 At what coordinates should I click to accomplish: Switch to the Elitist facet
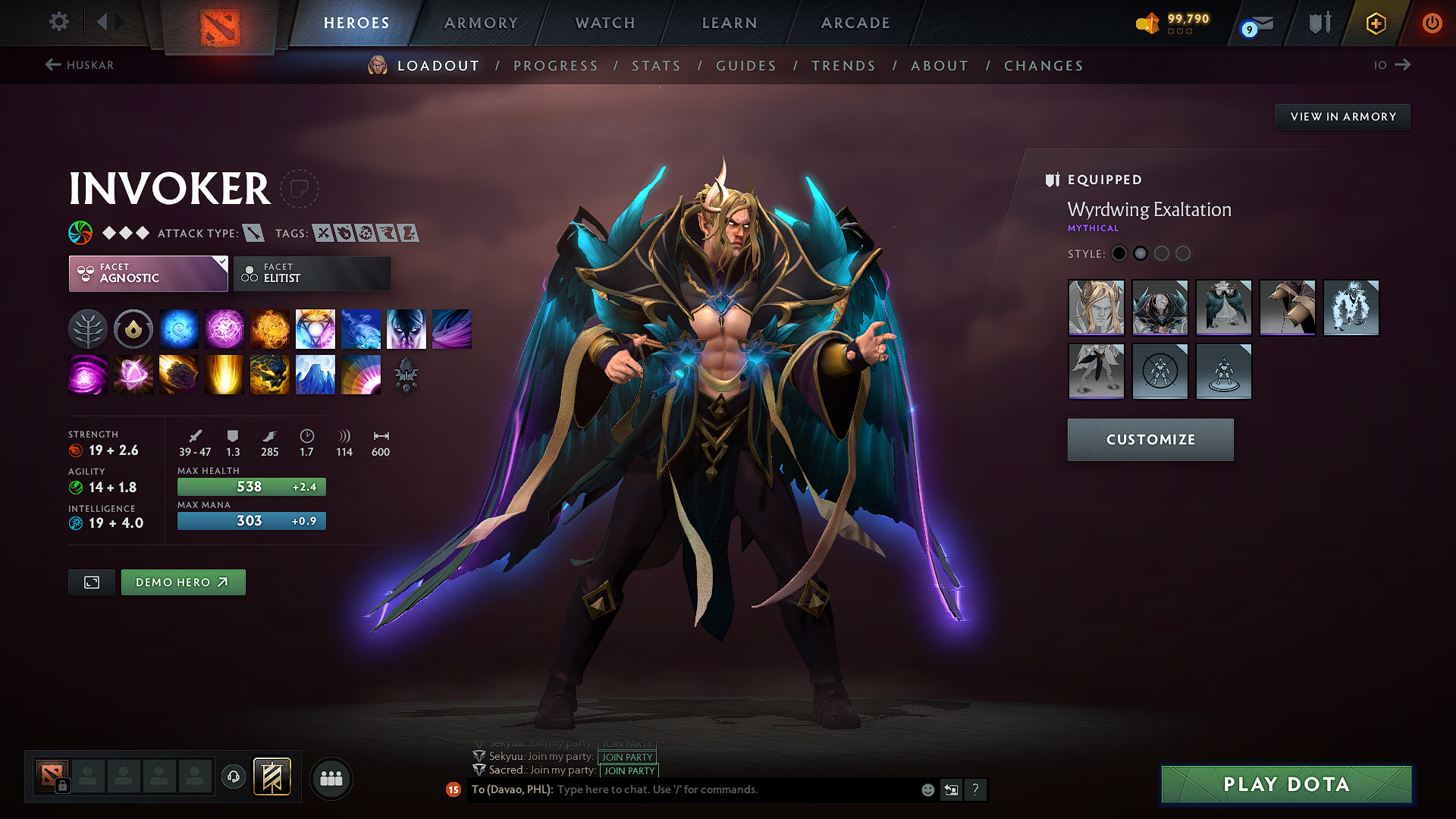[x=312, y=273]
